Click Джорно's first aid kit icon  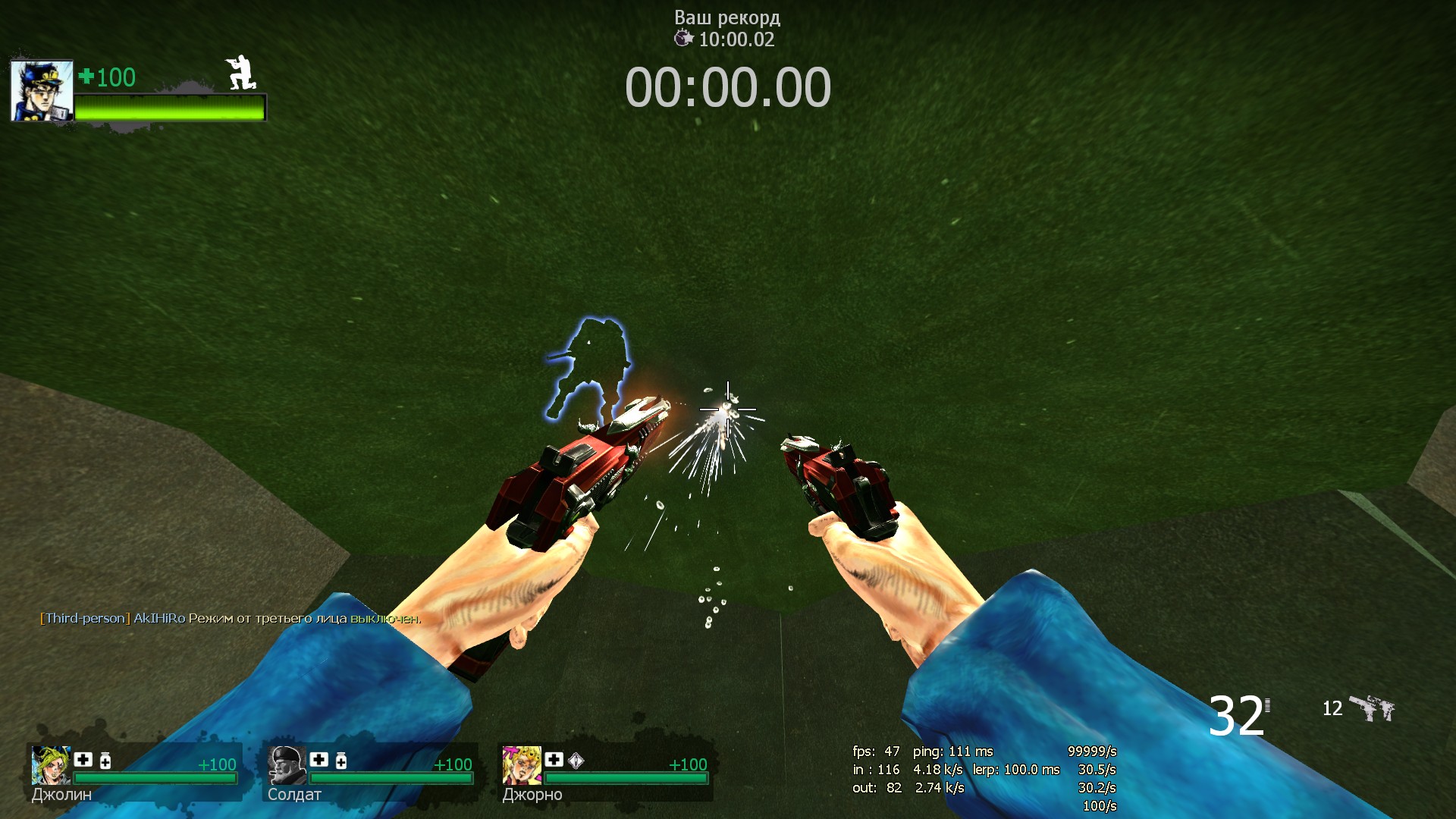554,760
